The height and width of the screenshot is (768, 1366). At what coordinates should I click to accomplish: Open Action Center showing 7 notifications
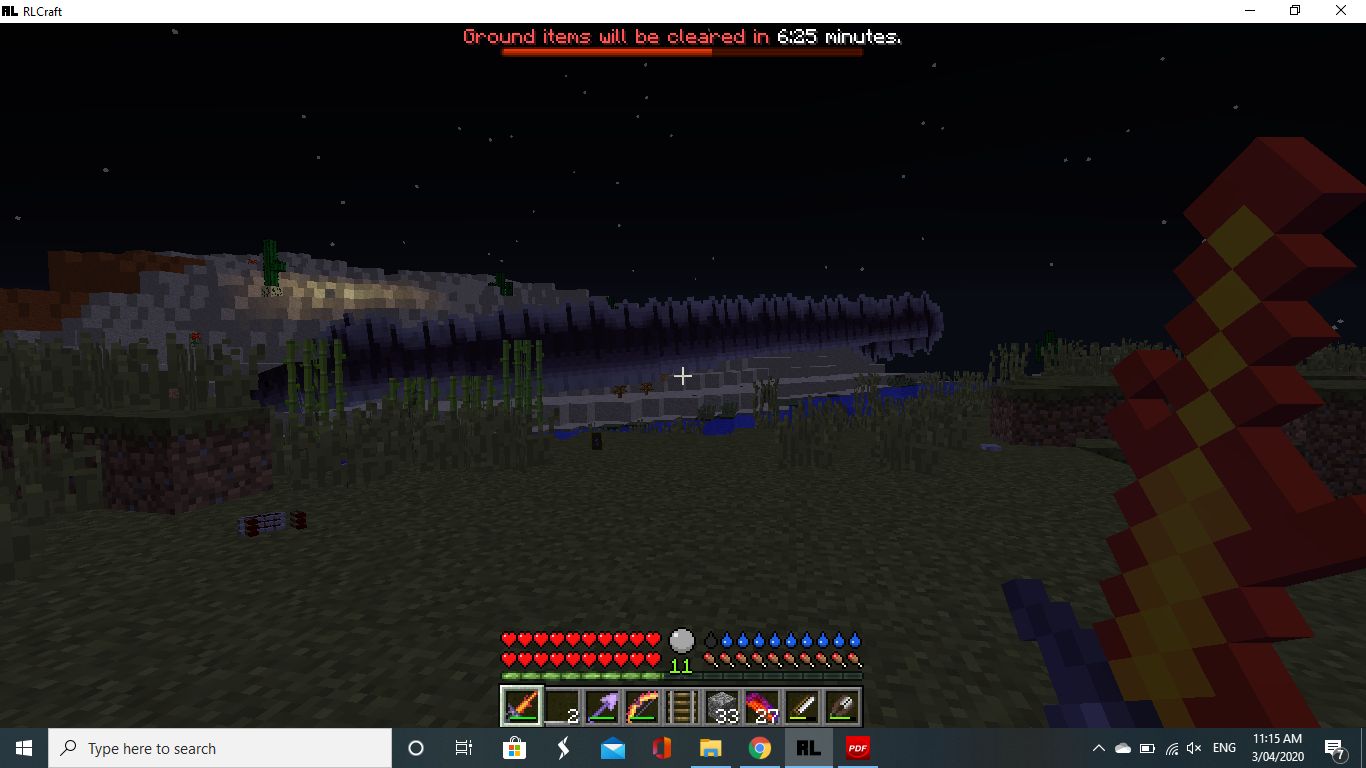coord(1333,747)
